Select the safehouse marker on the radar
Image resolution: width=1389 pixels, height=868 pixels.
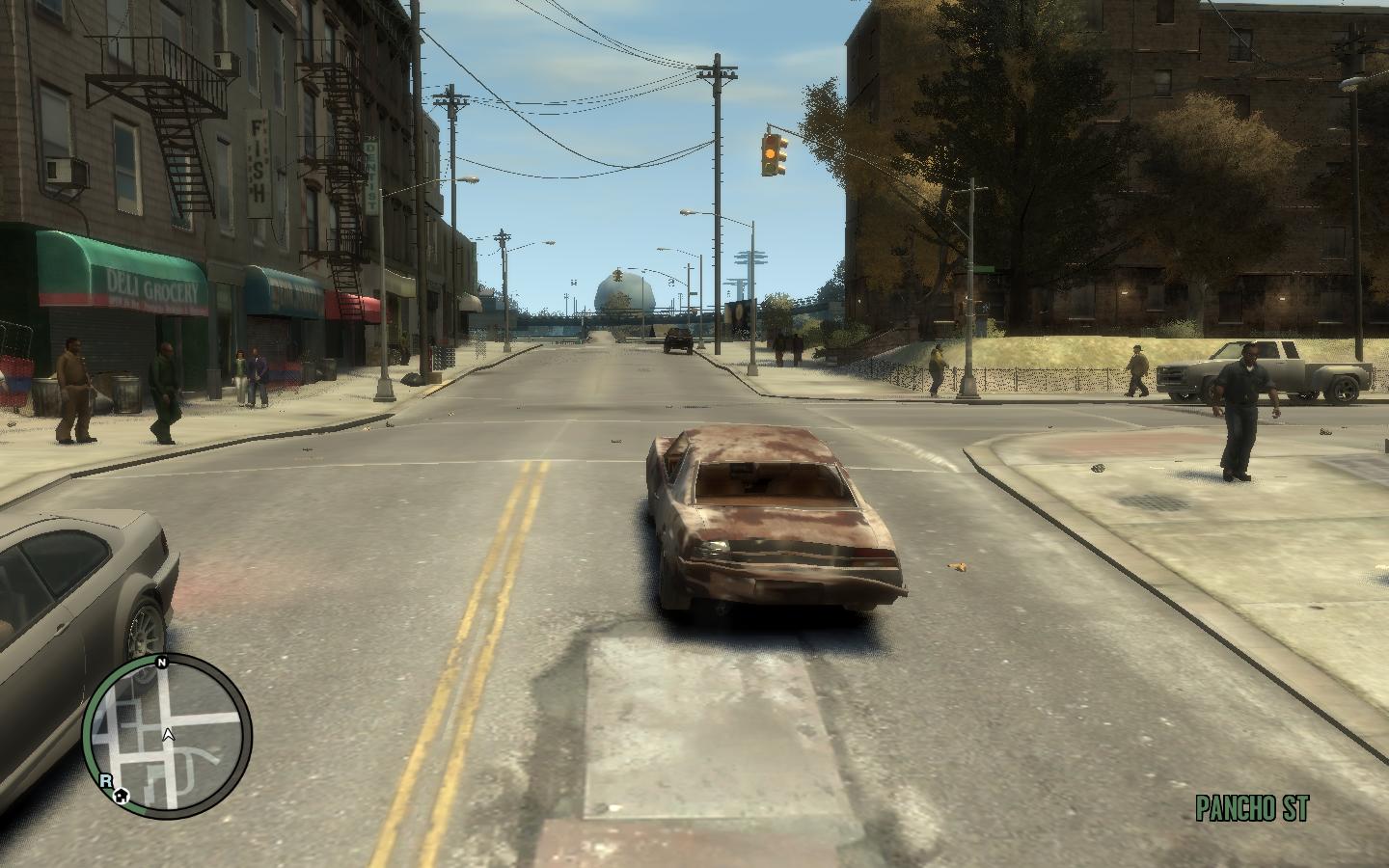pyautogui.click(x=121, y=797)
